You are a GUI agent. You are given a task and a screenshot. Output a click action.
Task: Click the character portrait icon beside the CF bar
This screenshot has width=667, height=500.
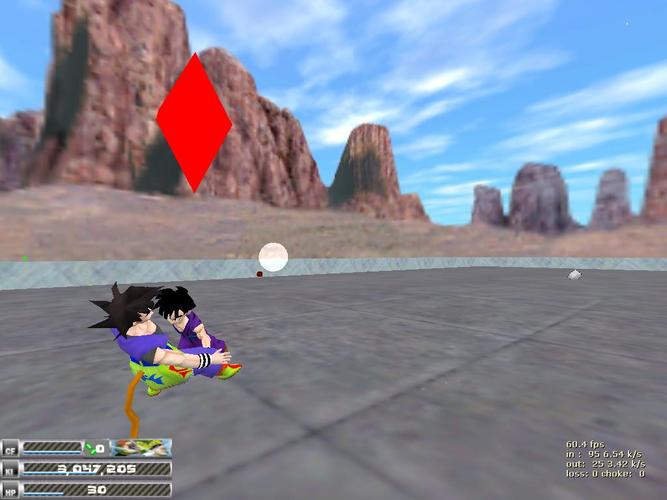tap(140, 448)
